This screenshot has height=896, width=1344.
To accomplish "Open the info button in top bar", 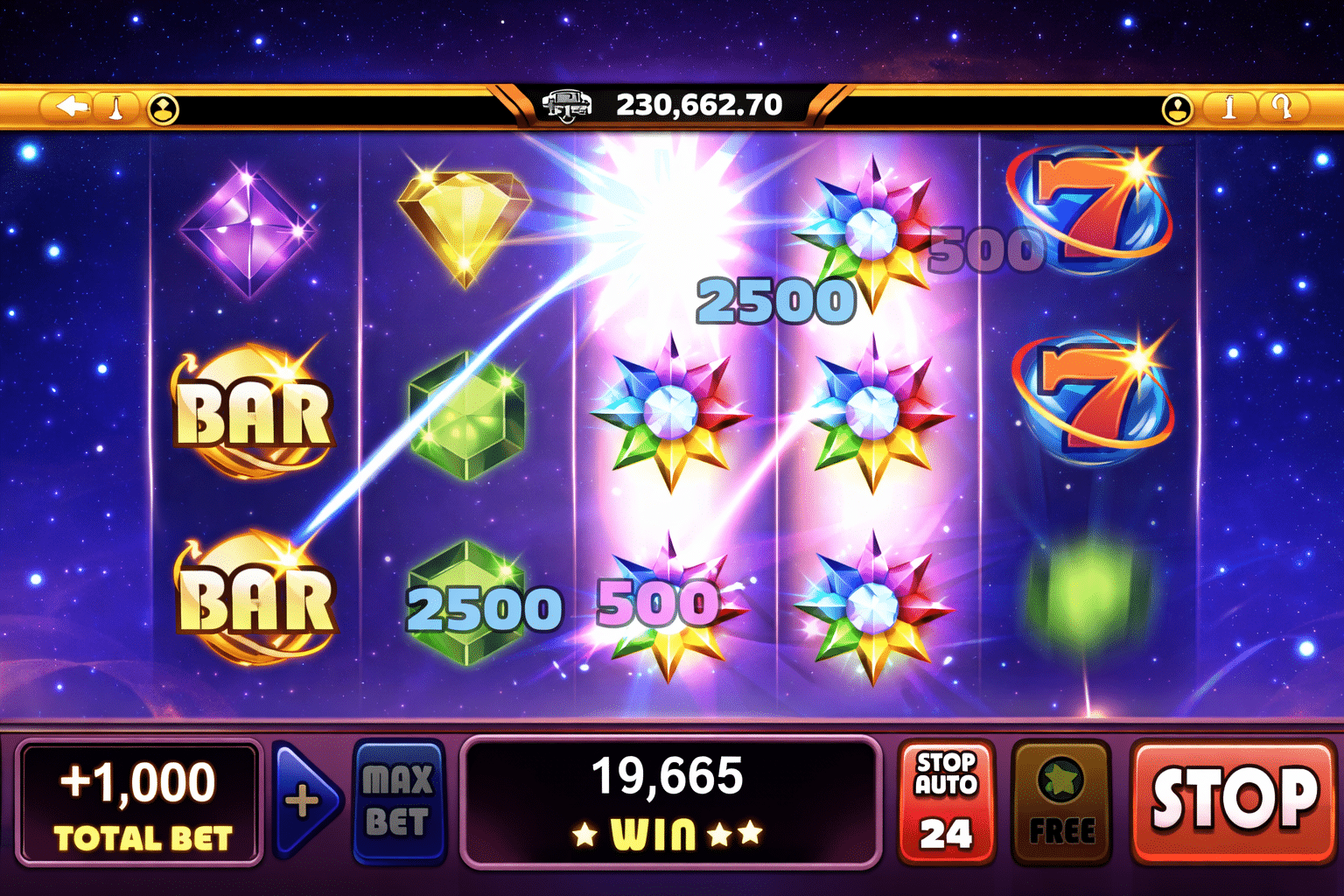I will coord(1228,108).
